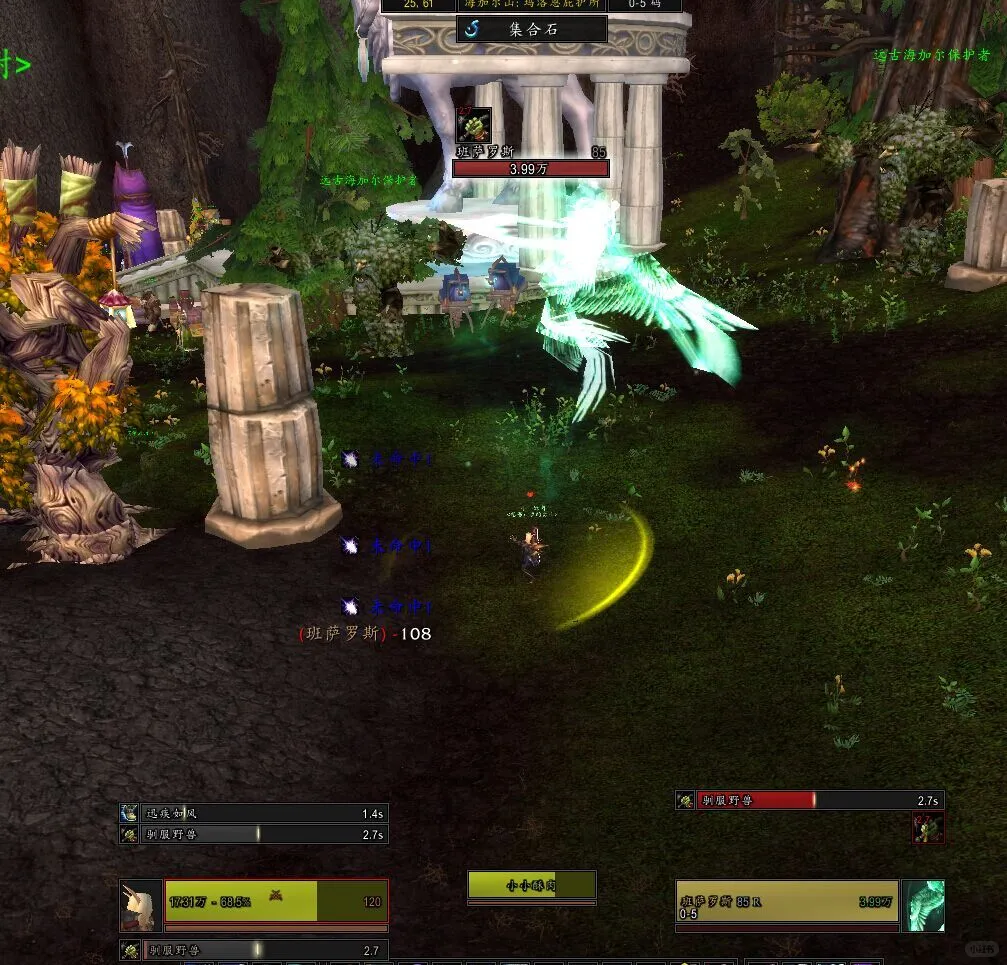This screenshot has width=1007, height=965.
Task: Click the 班萨罗斯 85 target unit frame
Action: 787,901
